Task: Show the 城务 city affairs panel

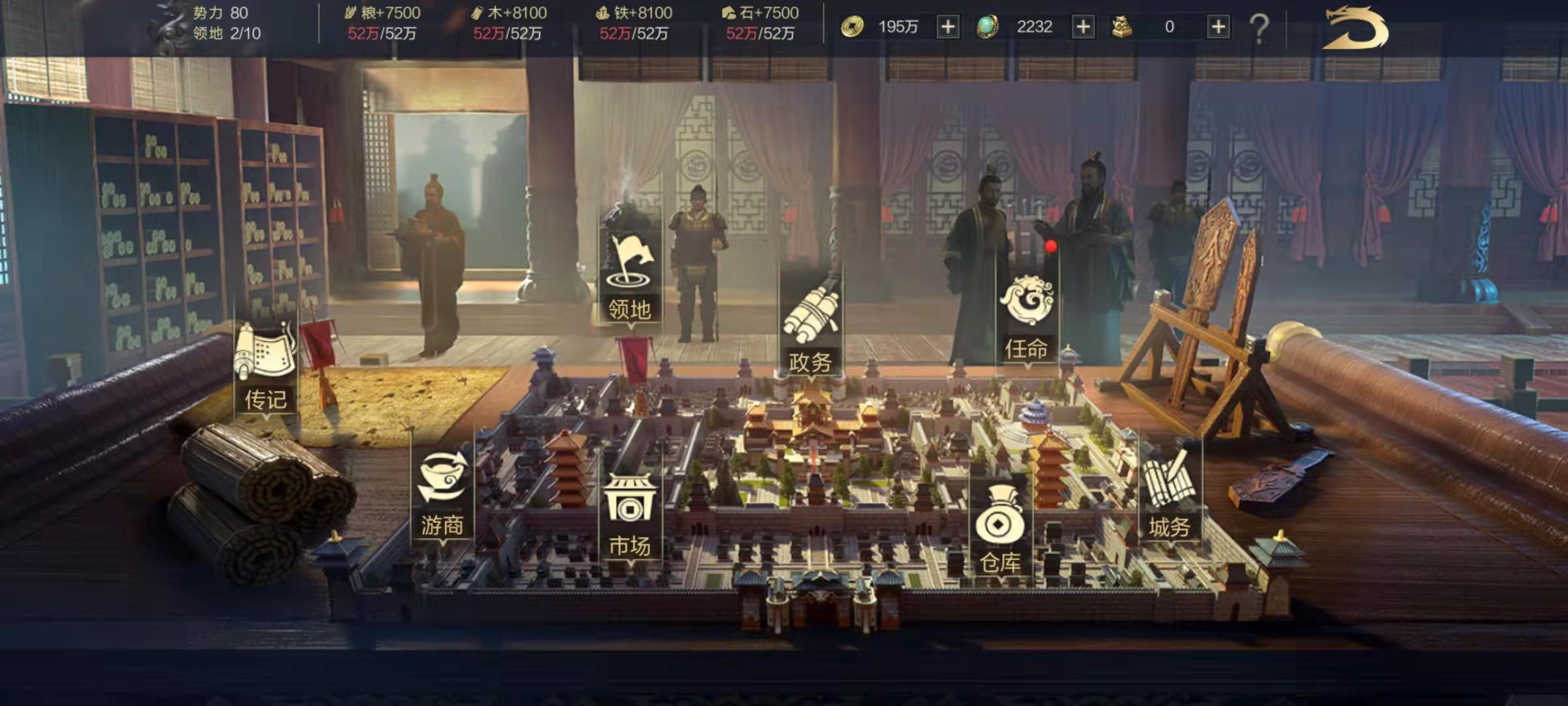Action: [x=1169, y=497]
